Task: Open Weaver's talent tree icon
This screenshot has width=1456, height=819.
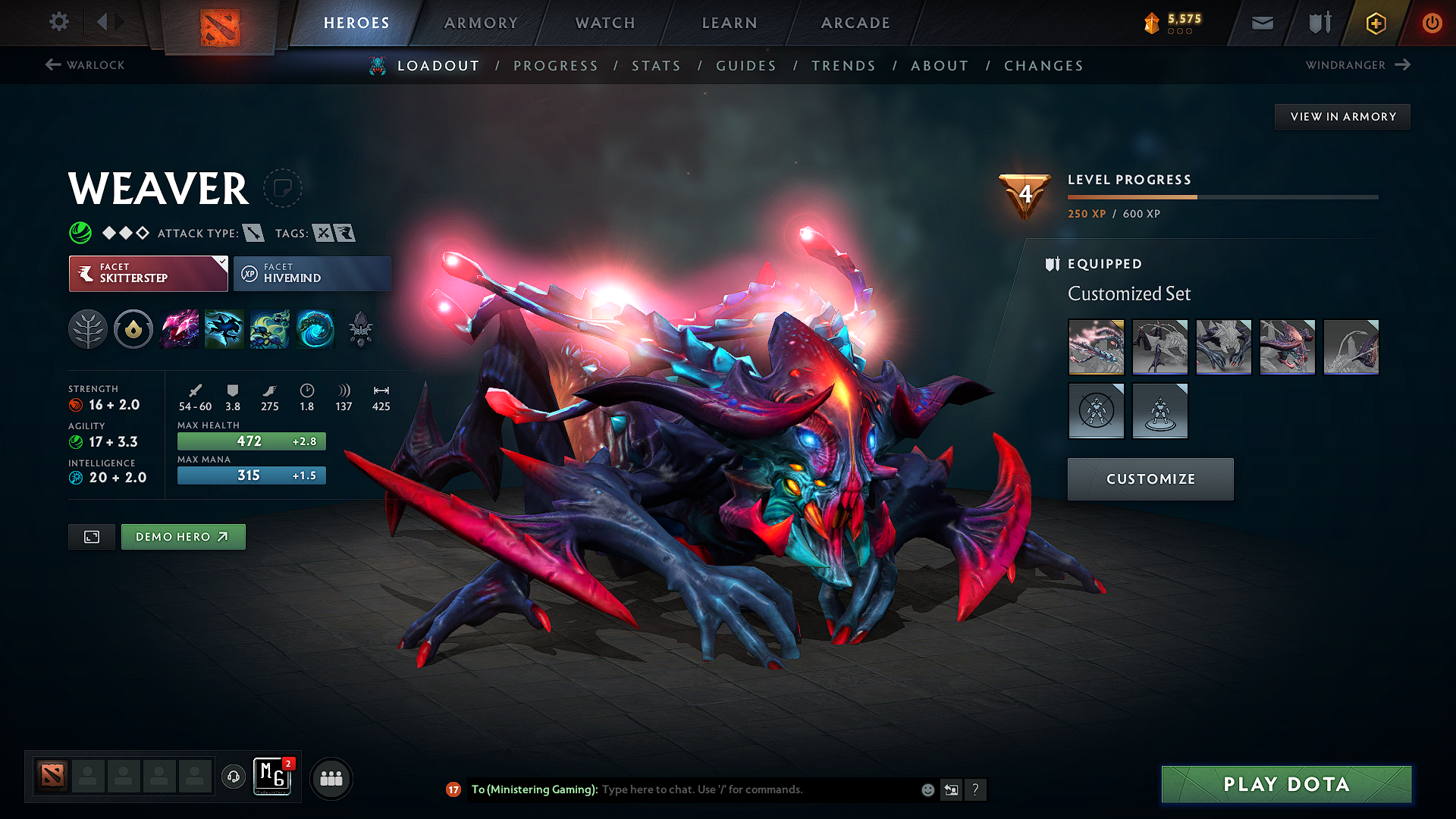Action: (x=89, y=329)
